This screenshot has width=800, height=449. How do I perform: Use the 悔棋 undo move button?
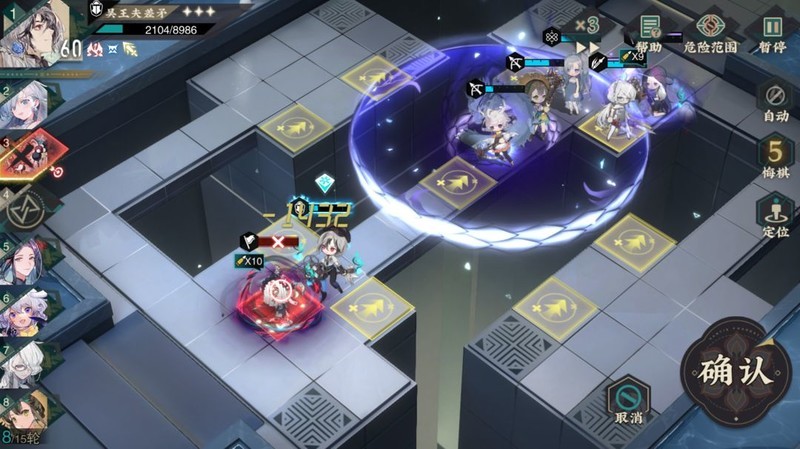pos(775,158)
